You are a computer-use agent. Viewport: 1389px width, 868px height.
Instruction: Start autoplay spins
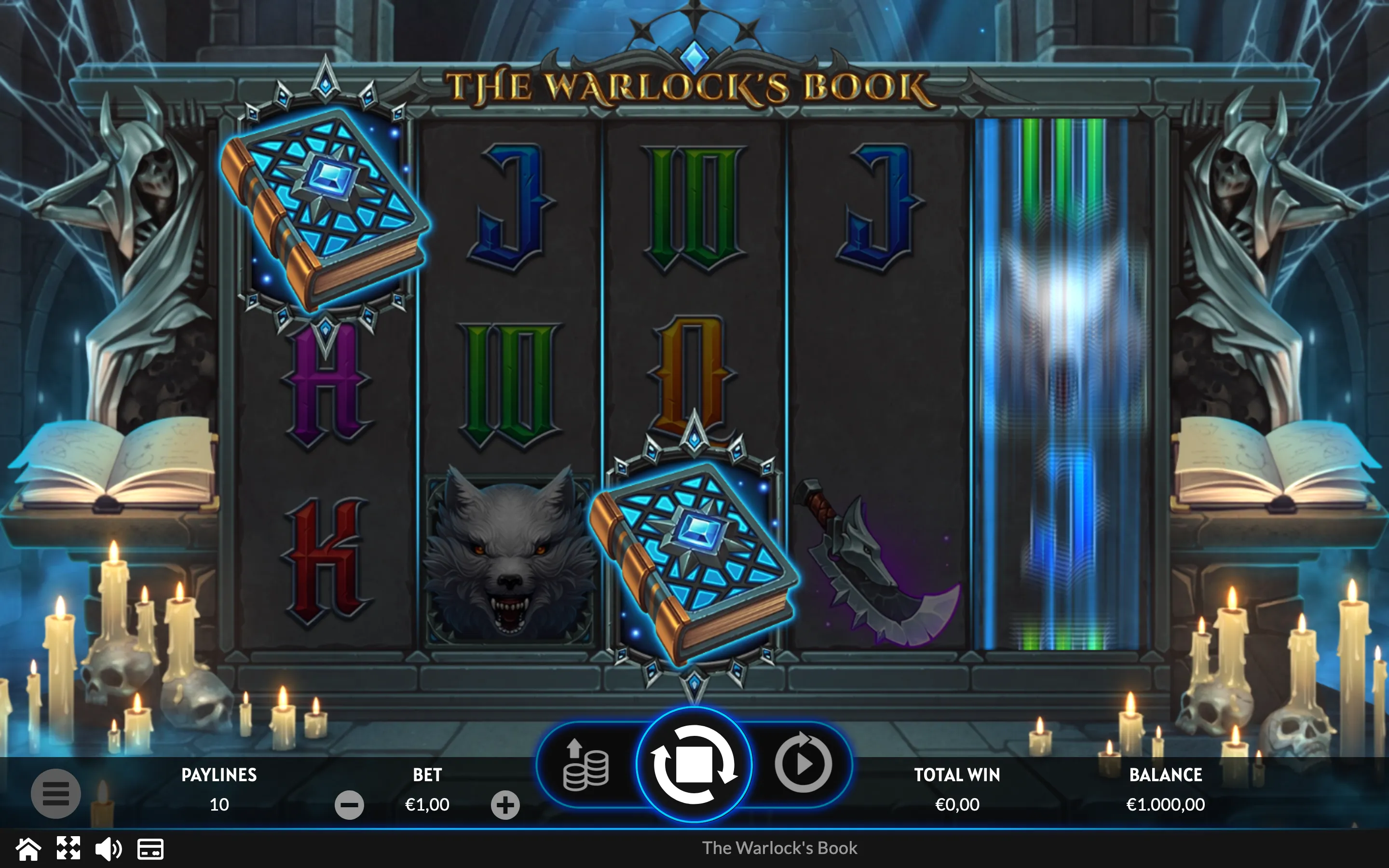point(803,763)
